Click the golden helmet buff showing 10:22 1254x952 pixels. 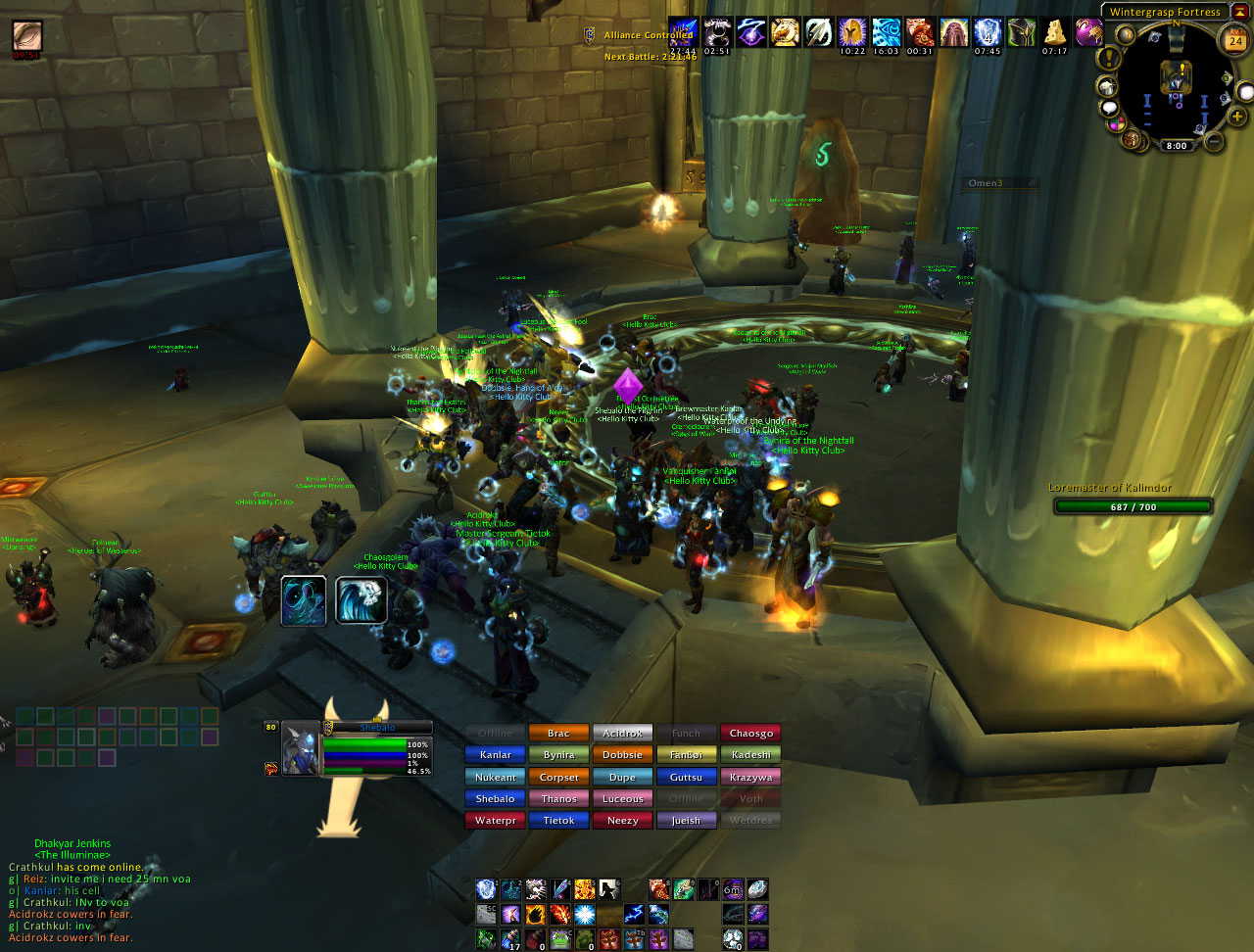[x=853, y=32]
